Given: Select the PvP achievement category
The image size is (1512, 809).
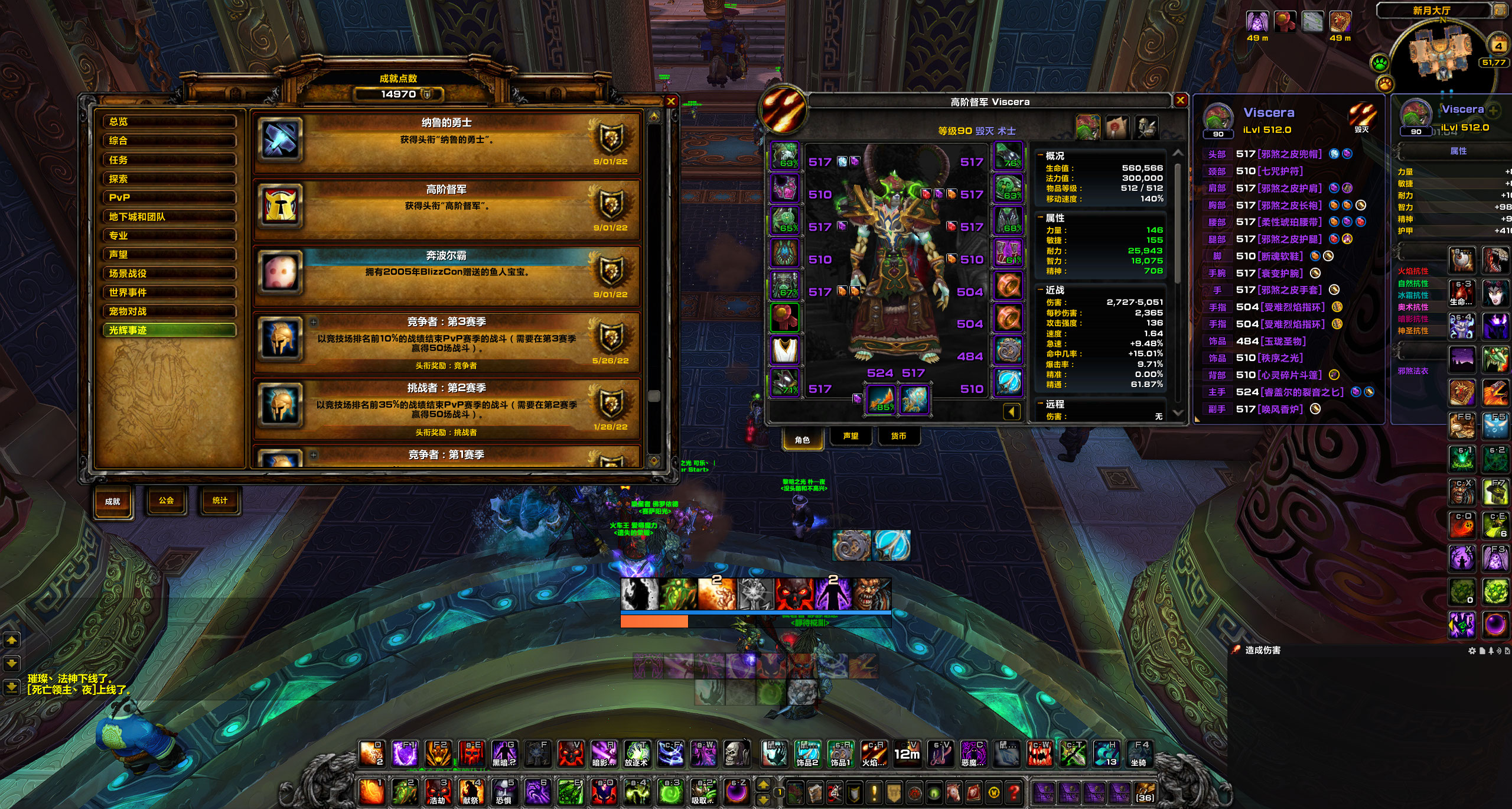Looking at the screenshot, I should click(170, 197).
